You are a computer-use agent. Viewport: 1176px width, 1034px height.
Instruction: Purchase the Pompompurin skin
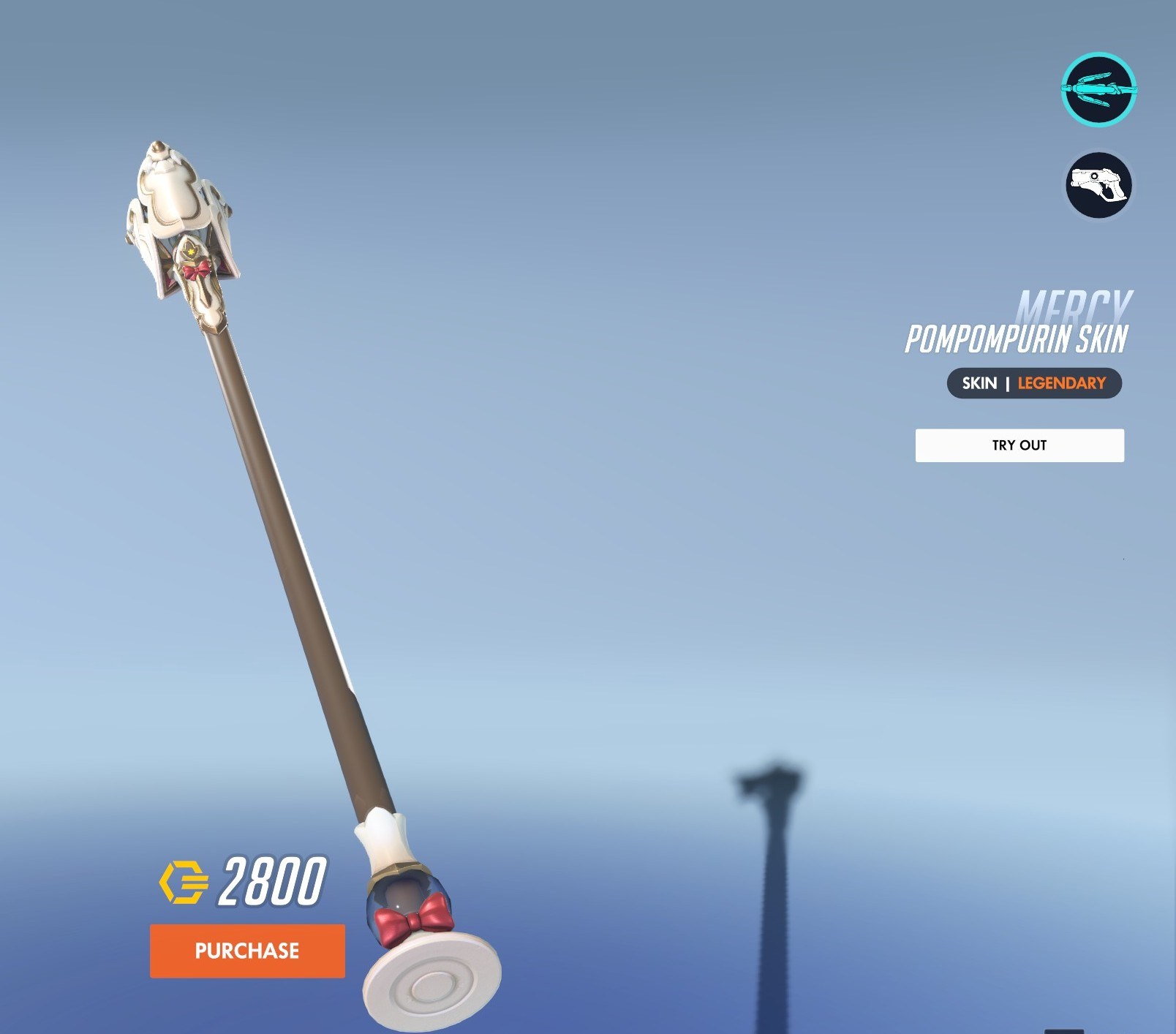point(247,951)
